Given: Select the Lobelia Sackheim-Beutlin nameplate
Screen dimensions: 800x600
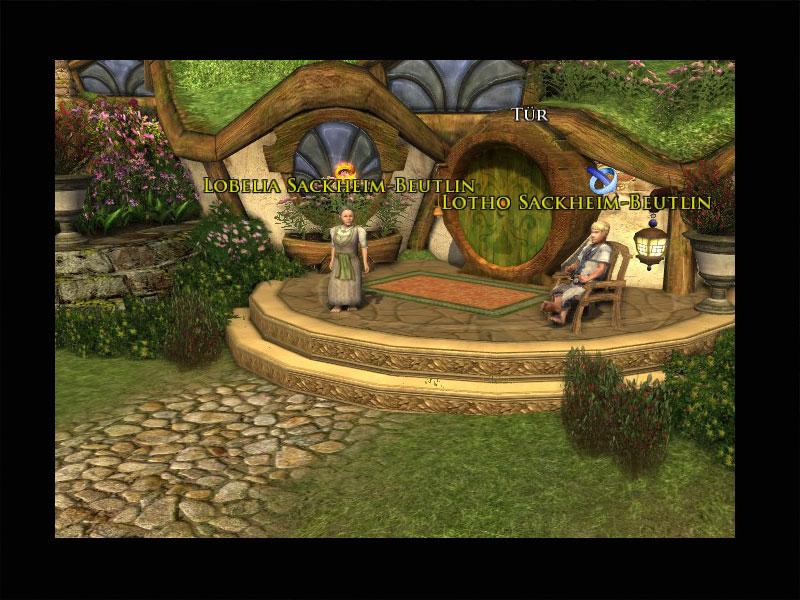Looking at the screenshot, I should coord(339,186).
